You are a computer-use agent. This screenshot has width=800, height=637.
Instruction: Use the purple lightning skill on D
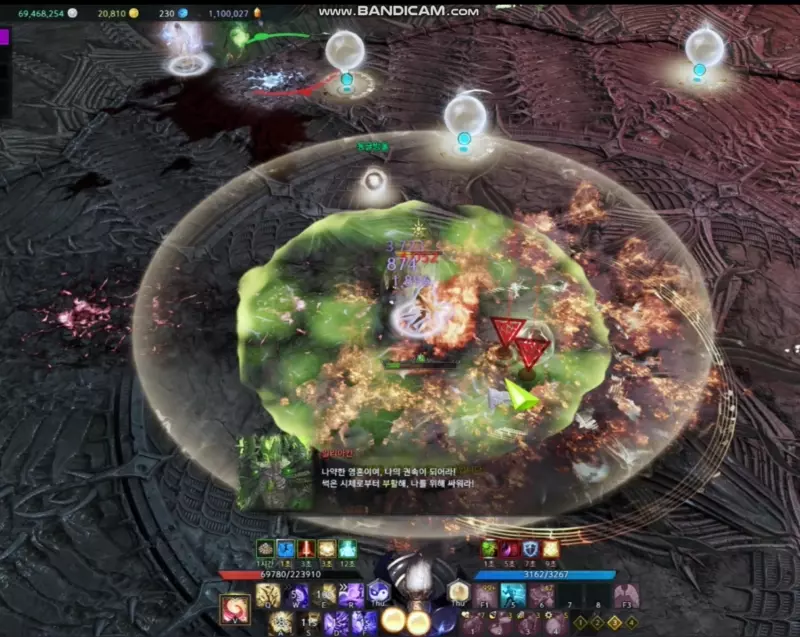point(339,623)
